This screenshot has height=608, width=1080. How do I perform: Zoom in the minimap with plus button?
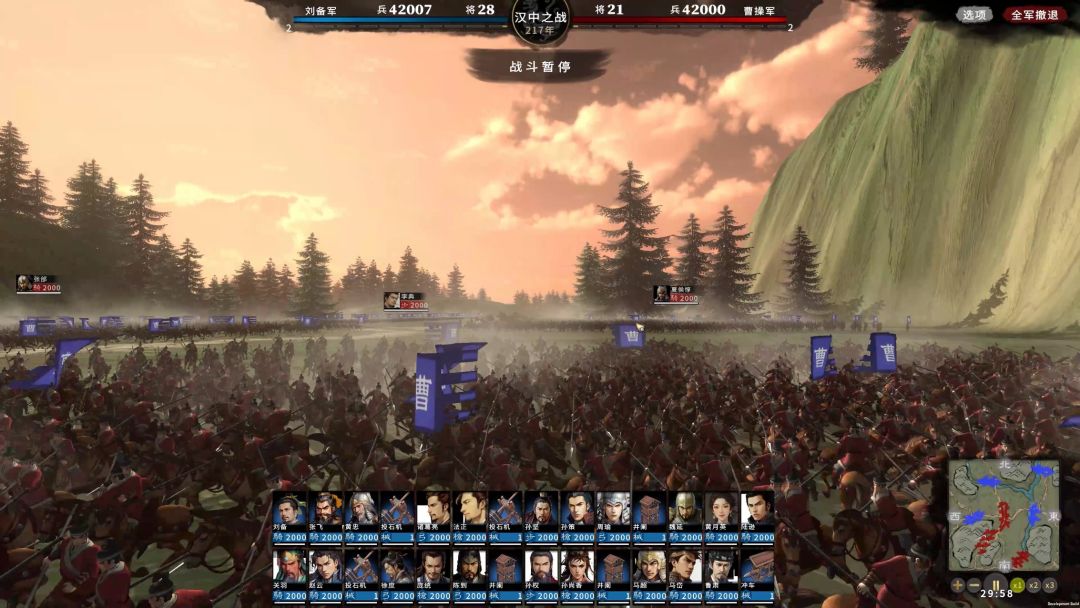pos(957,585)
